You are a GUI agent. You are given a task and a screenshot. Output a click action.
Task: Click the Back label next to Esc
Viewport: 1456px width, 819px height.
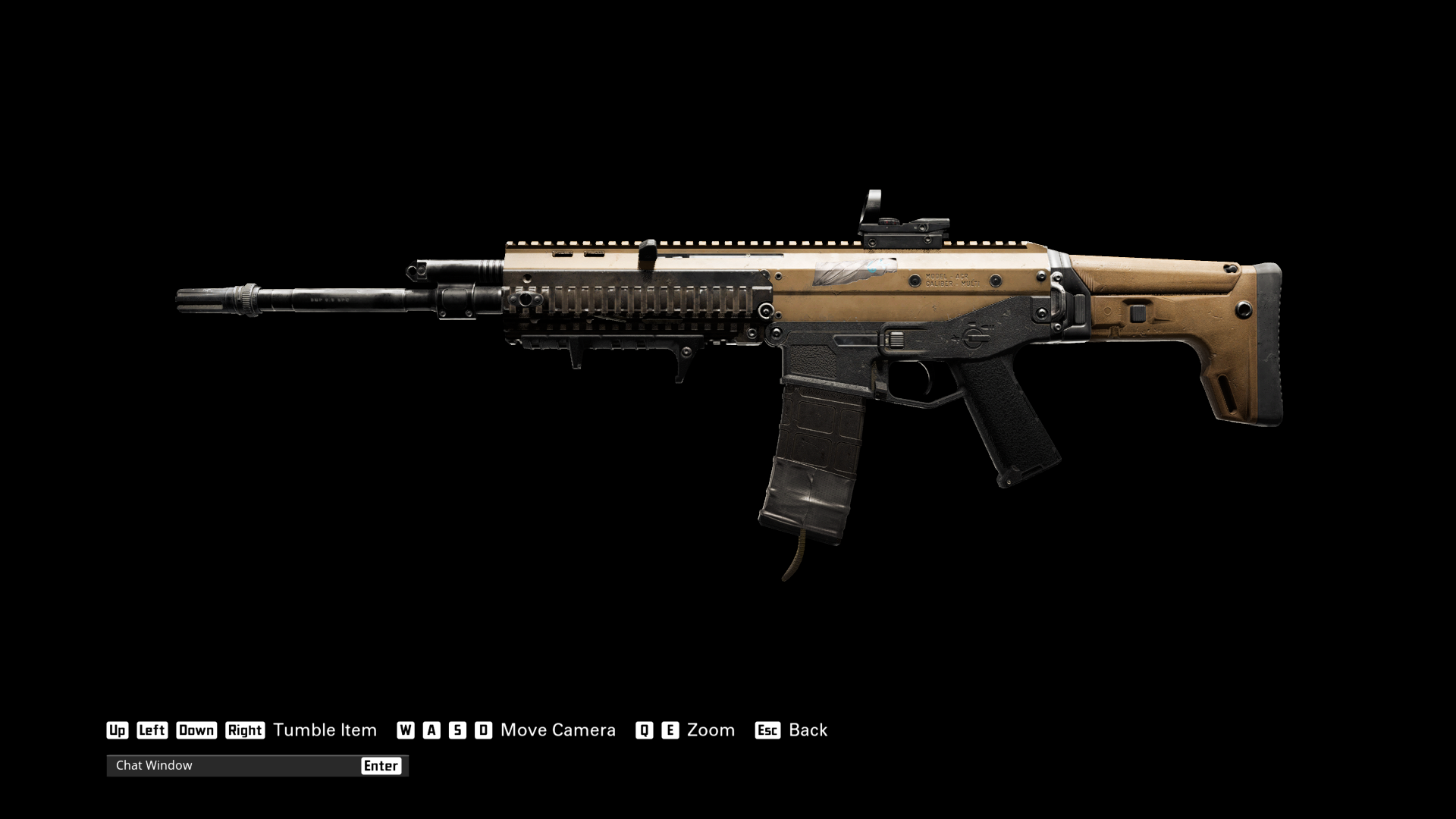pyautogui.click(x=808, y=730)
